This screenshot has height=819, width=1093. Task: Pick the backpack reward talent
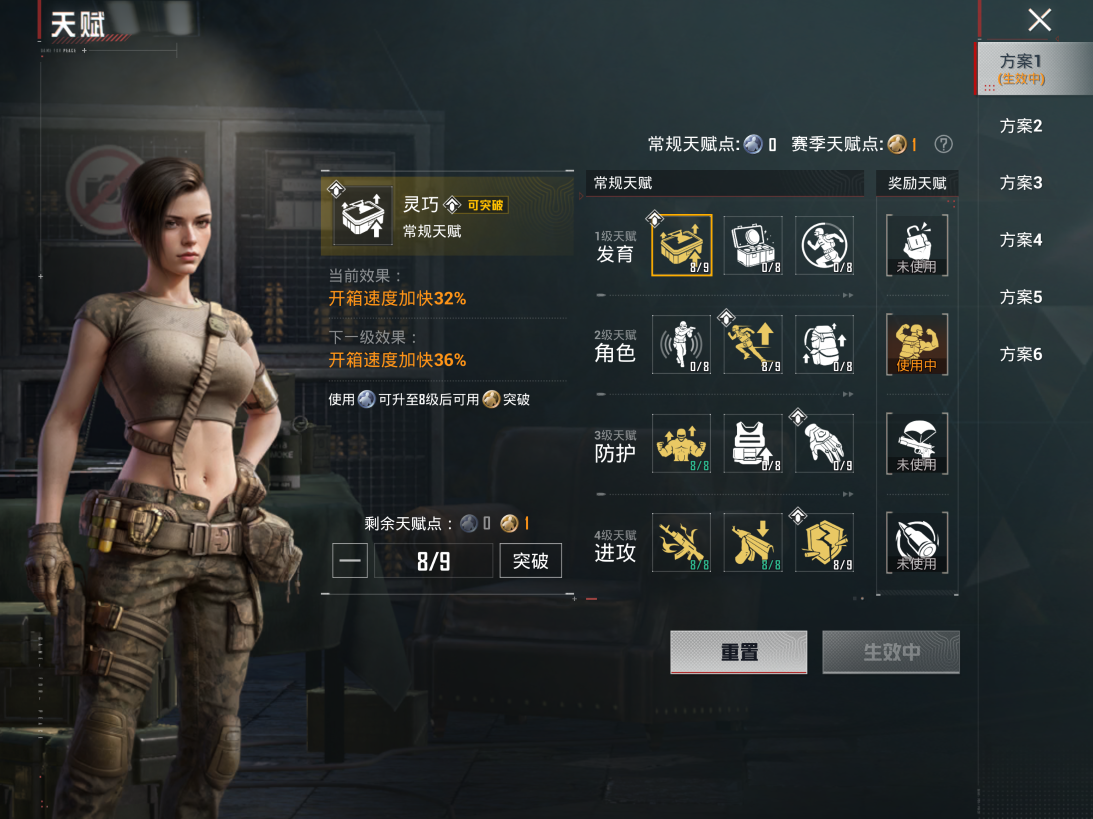point(916,245)
